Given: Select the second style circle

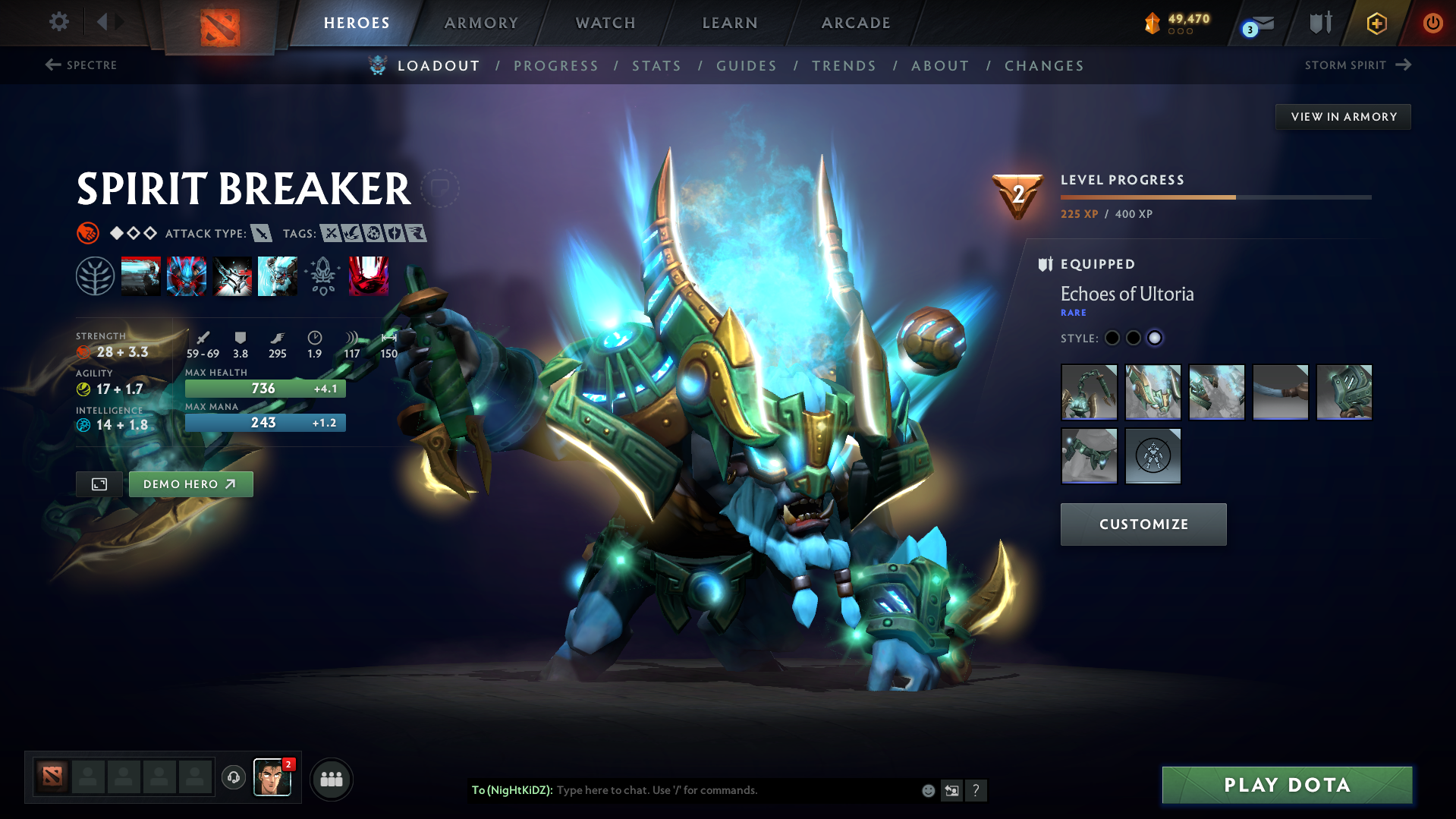Looking at the screenshot, I should click(1134, 338).
